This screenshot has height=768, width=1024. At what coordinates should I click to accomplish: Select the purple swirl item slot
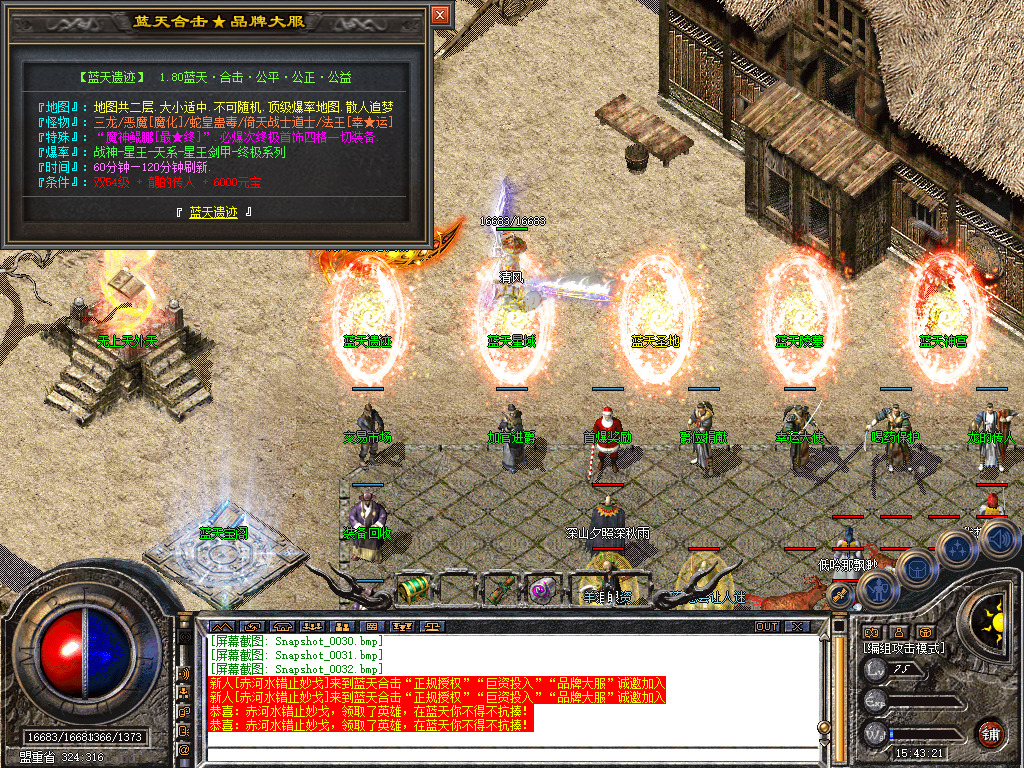click(x=543, y=589)
